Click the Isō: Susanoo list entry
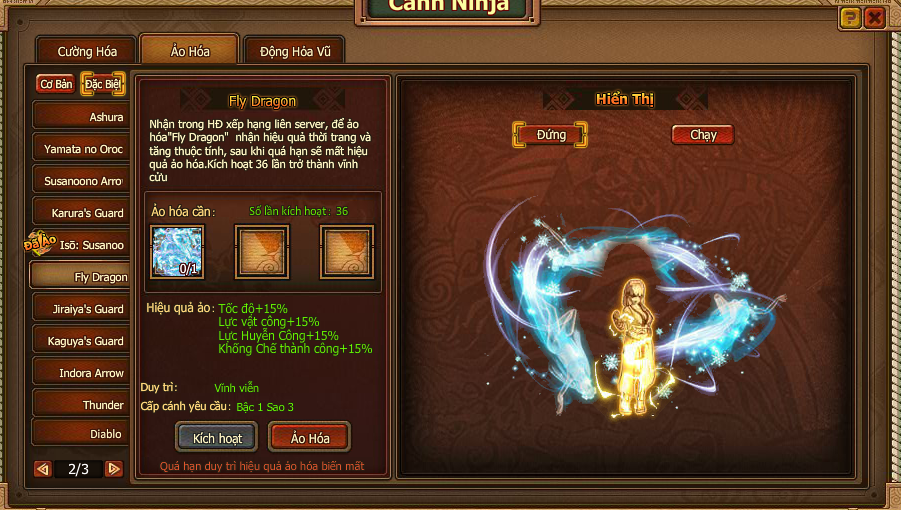 (81, 245)
